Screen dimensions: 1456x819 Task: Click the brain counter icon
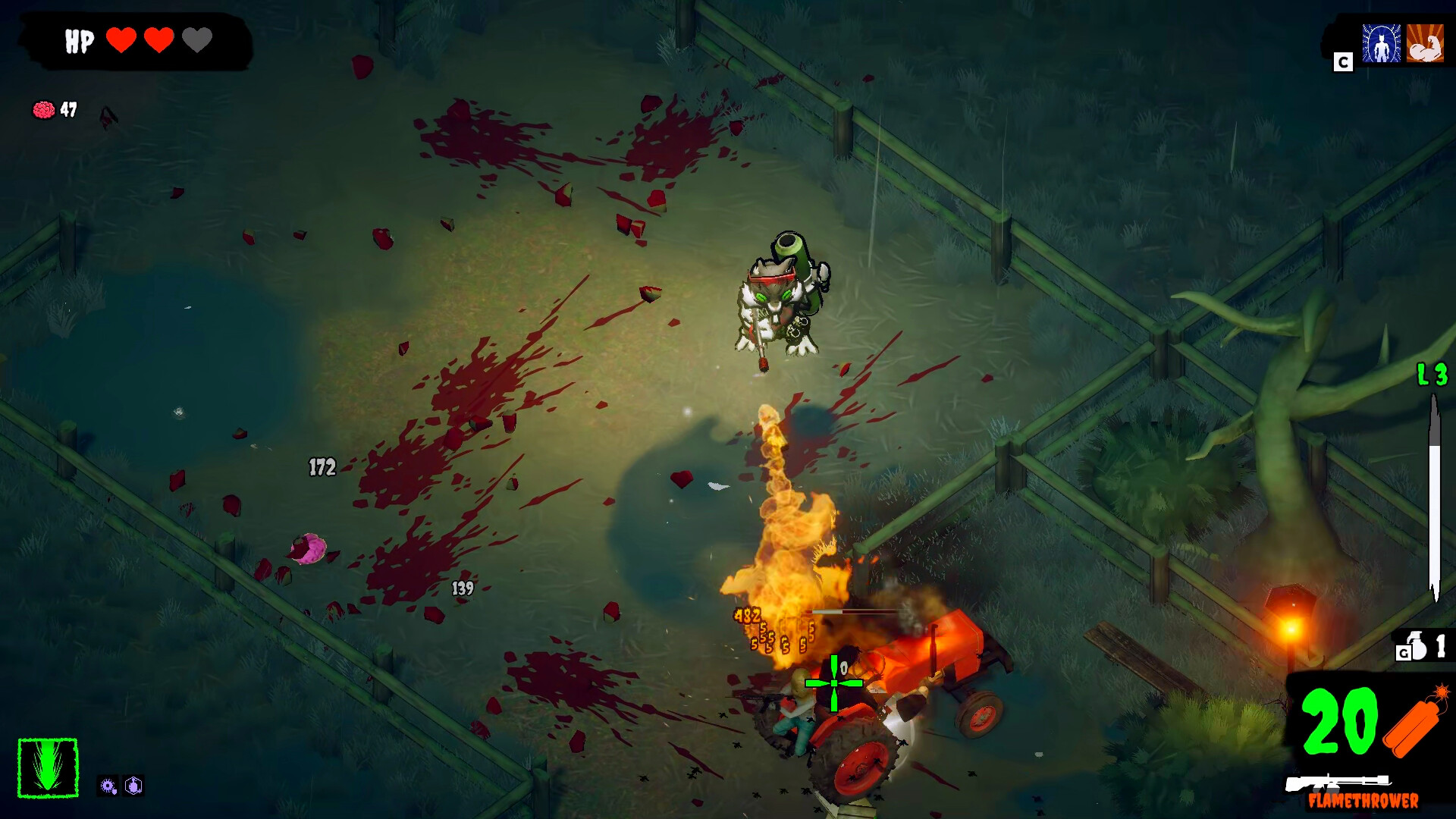point(44,109)
